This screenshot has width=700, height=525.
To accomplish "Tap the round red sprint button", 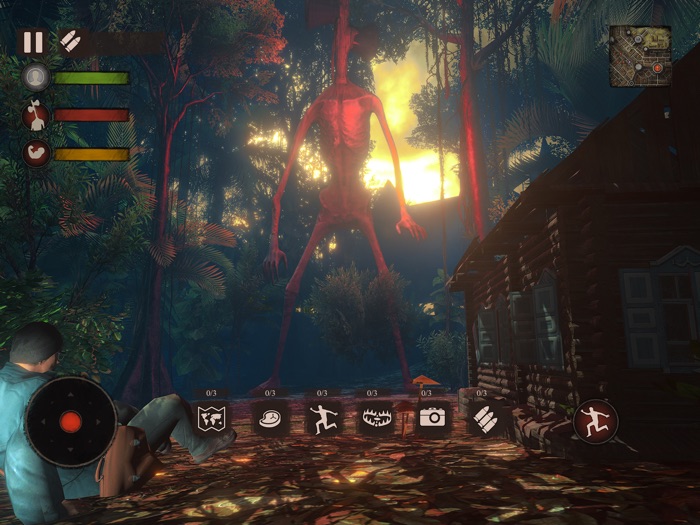I will coord(595,420).
